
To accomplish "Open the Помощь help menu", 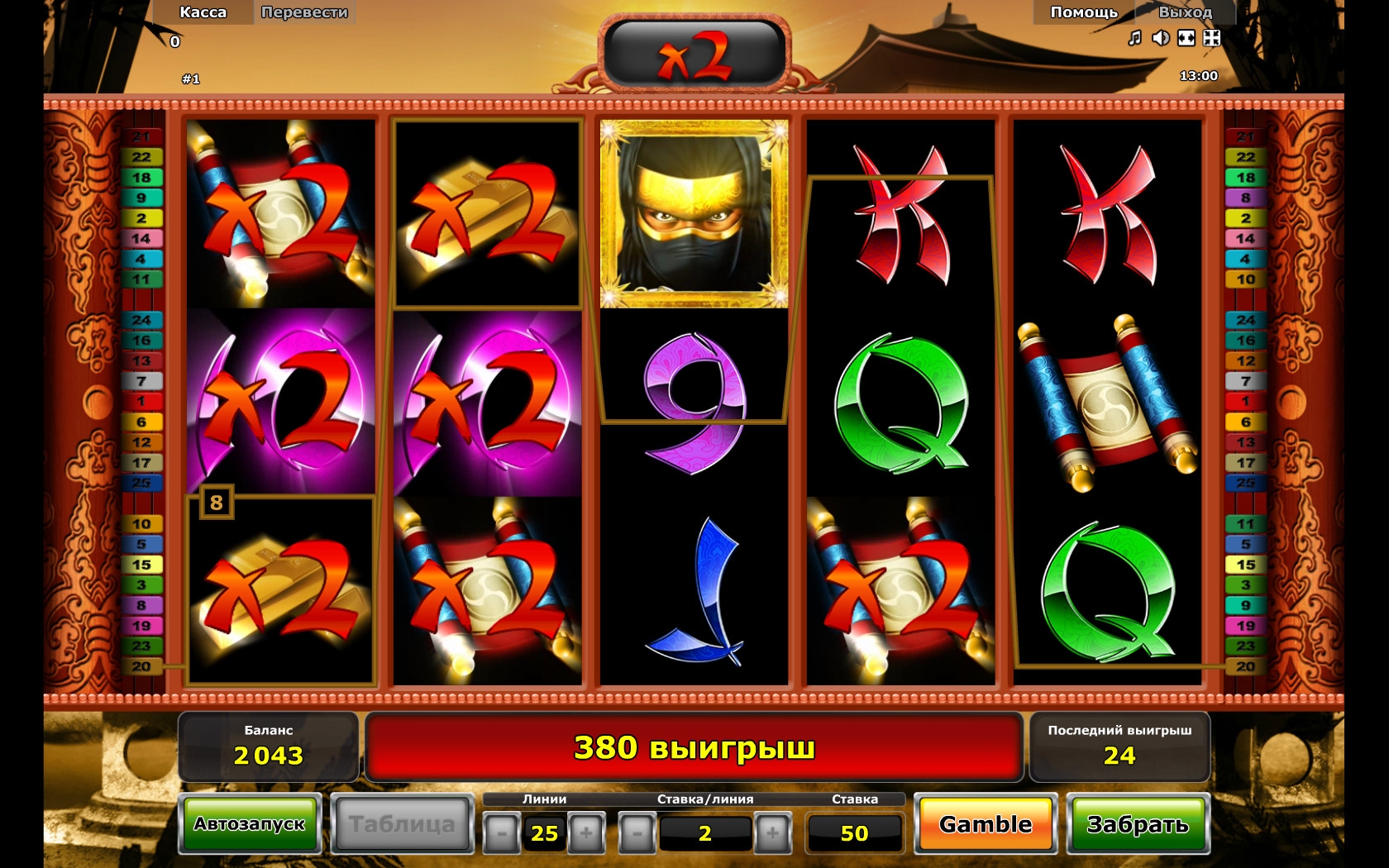I will click(x=1083, y=12).
